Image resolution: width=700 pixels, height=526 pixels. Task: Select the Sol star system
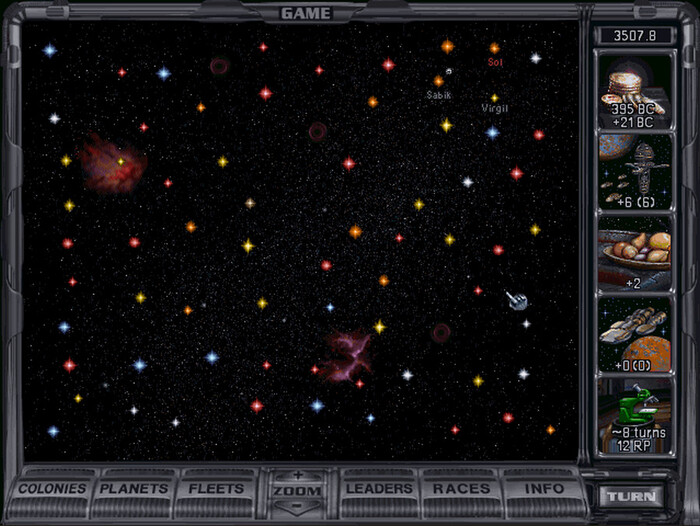(494, 48)
